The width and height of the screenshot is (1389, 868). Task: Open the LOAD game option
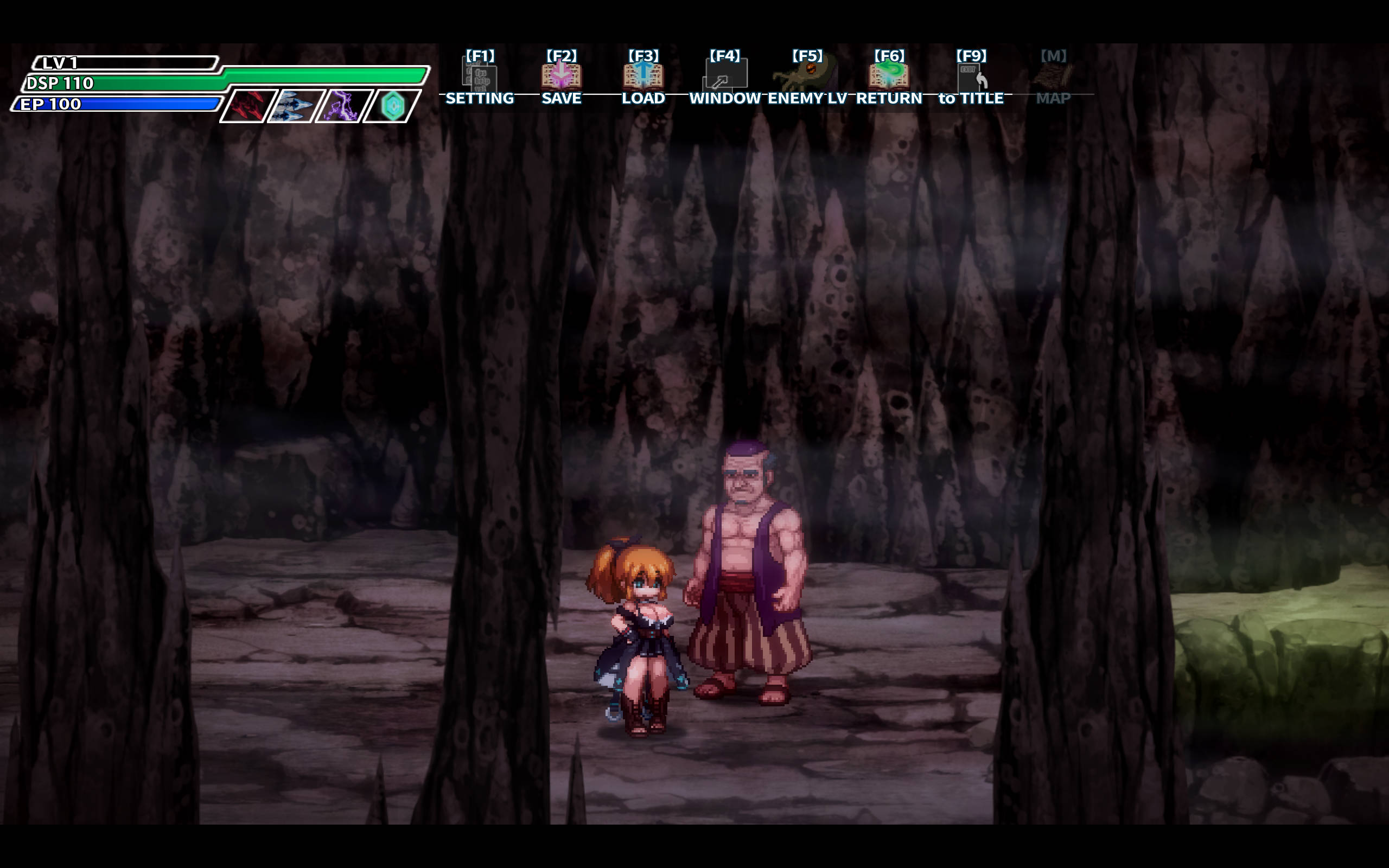point(643,76)
